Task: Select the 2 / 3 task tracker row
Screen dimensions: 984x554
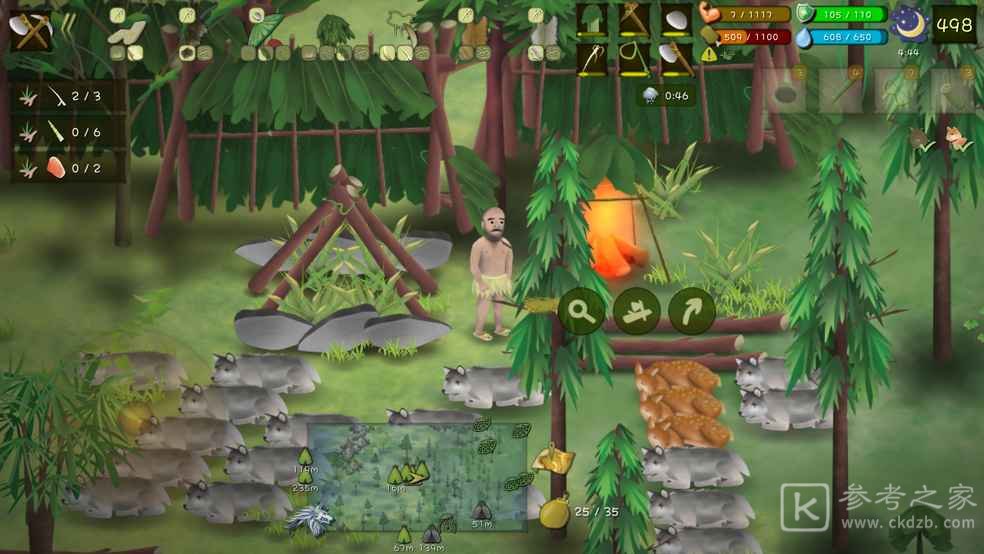Action: pyautogui.click(x=68, y=96)
